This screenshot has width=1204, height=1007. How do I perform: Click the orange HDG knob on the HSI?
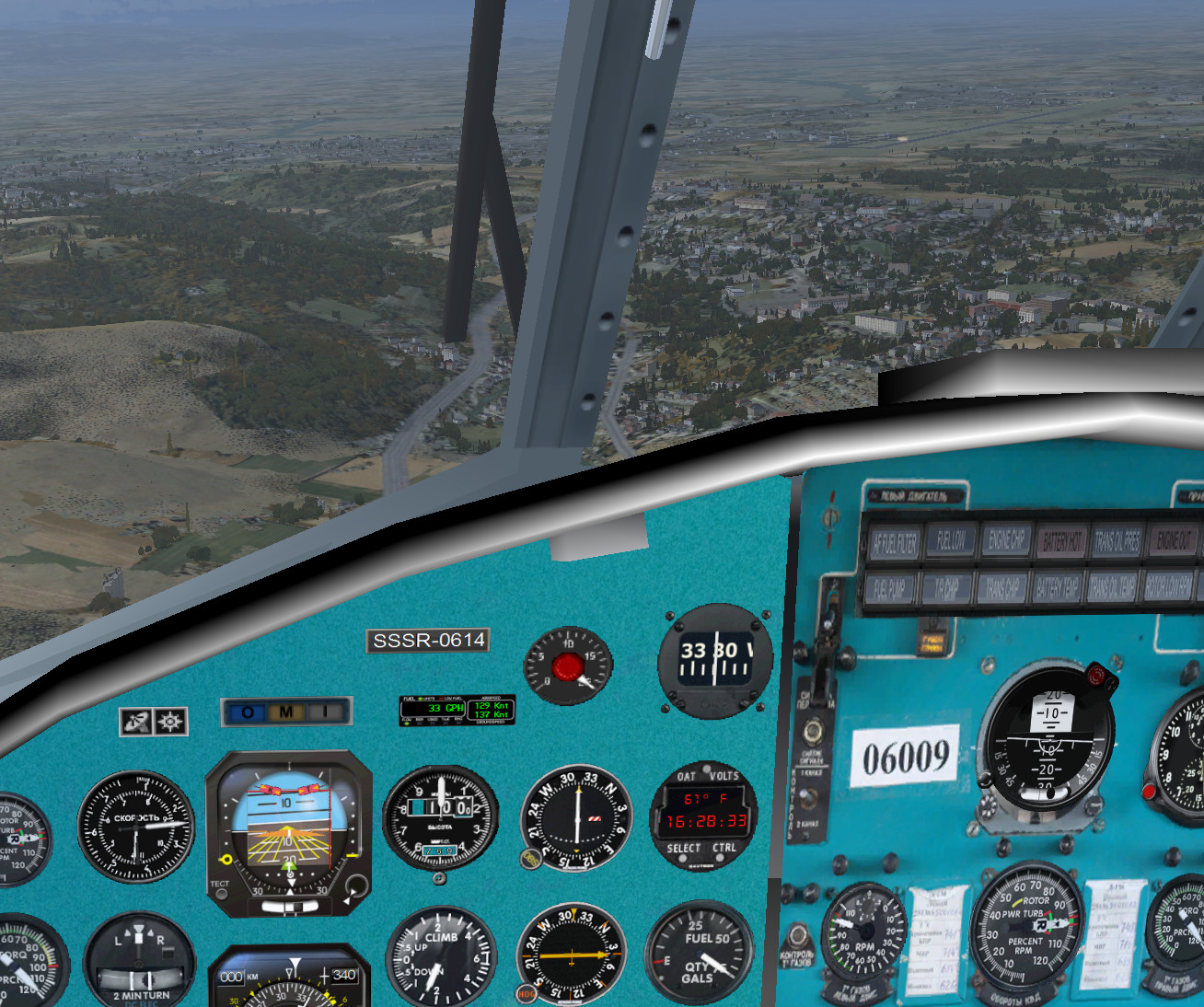(x=527, y=993)
